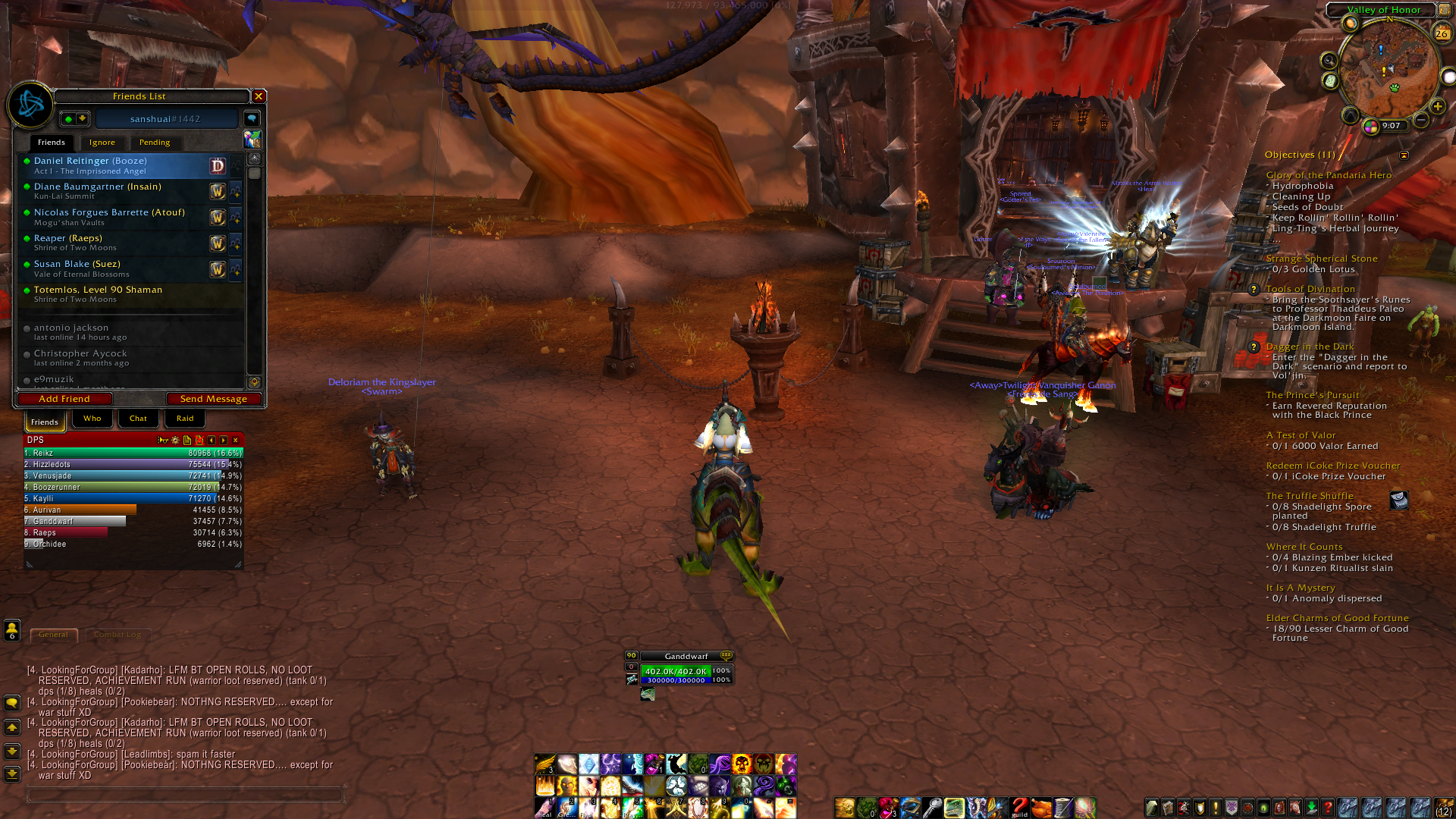Open the Pending tab
The height and width of the screenshot is (819, 1456).
155,143
